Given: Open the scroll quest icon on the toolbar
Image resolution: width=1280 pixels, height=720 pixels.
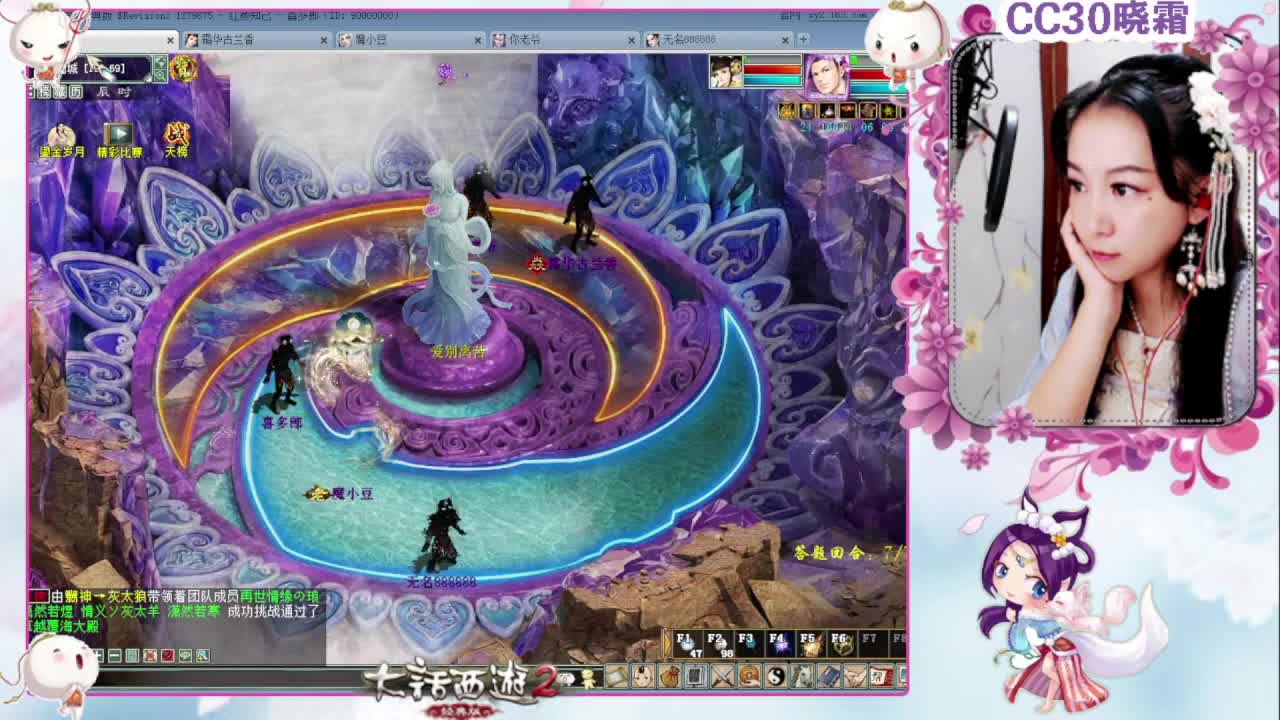Looking at the screenshot, I should (x=881, y=676).
